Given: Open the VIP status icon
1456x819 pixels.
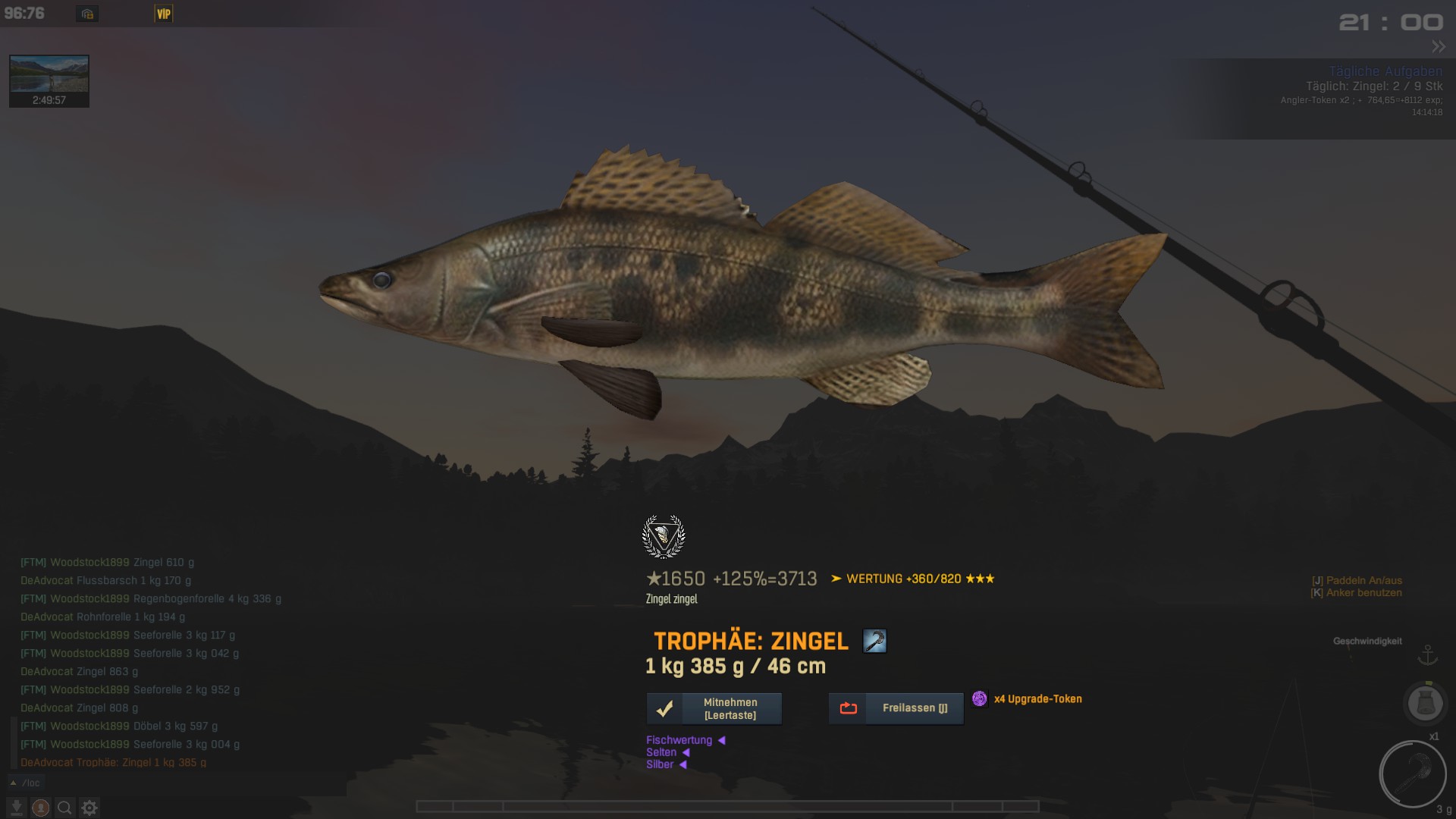Looking at the screenshot, I should 163,14.
